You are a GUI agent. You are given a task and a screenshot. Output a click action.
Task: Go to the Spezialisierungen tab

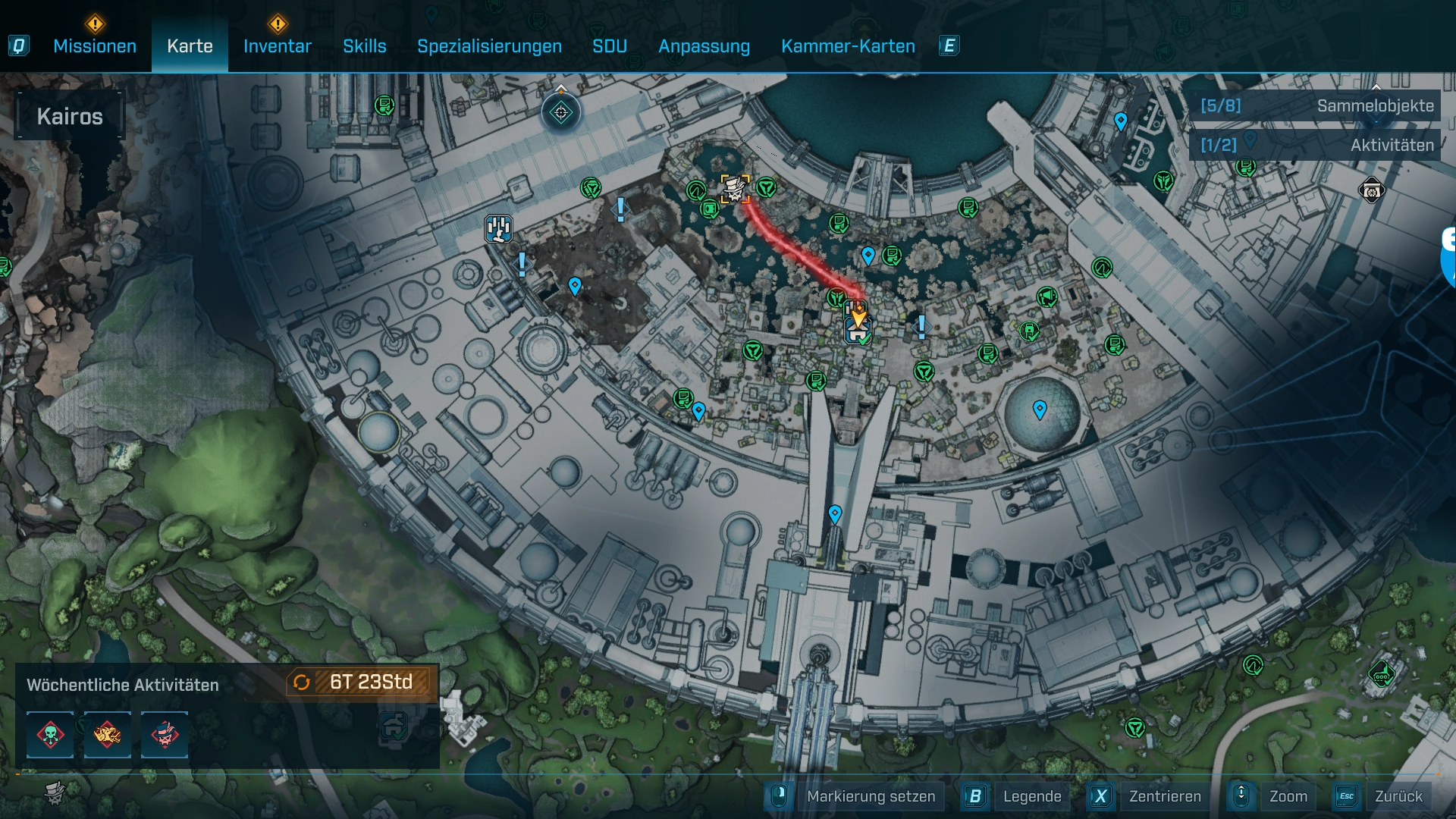(x=489, y=46)
